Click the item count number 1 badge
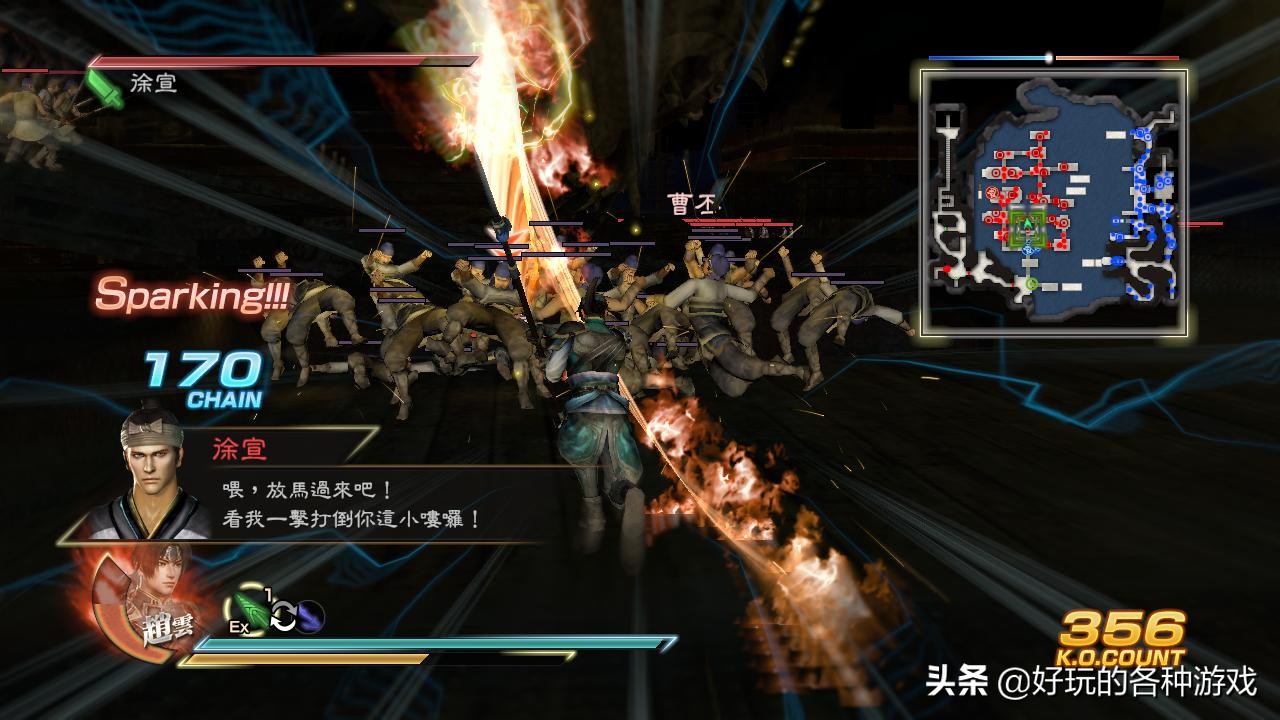 pos(267,594)
